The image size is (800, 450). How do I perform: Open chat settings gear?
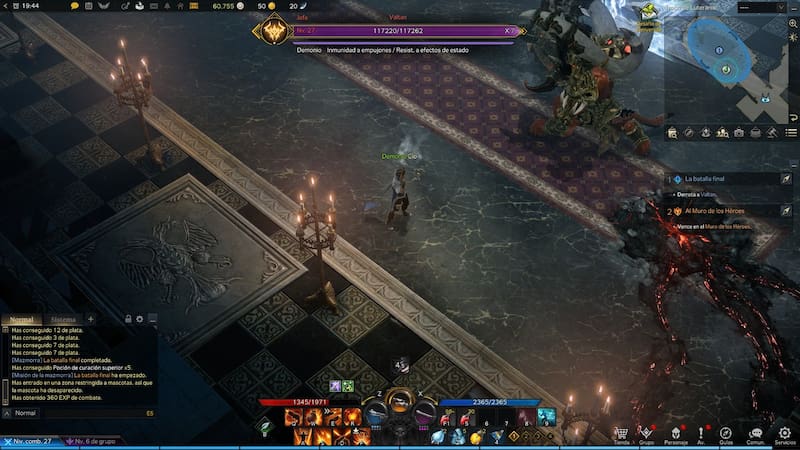click(140, 319)
